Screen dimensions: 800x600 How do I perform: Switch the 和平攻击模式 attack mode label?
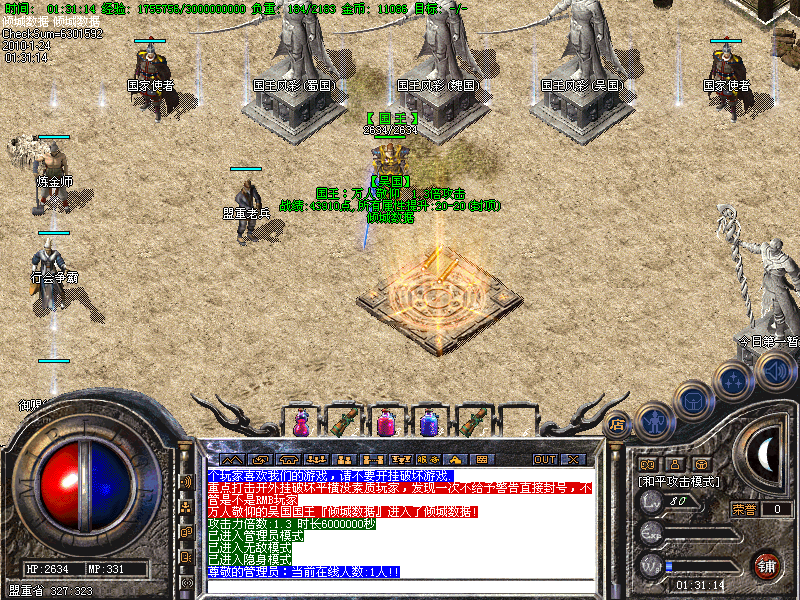[677, 481]
